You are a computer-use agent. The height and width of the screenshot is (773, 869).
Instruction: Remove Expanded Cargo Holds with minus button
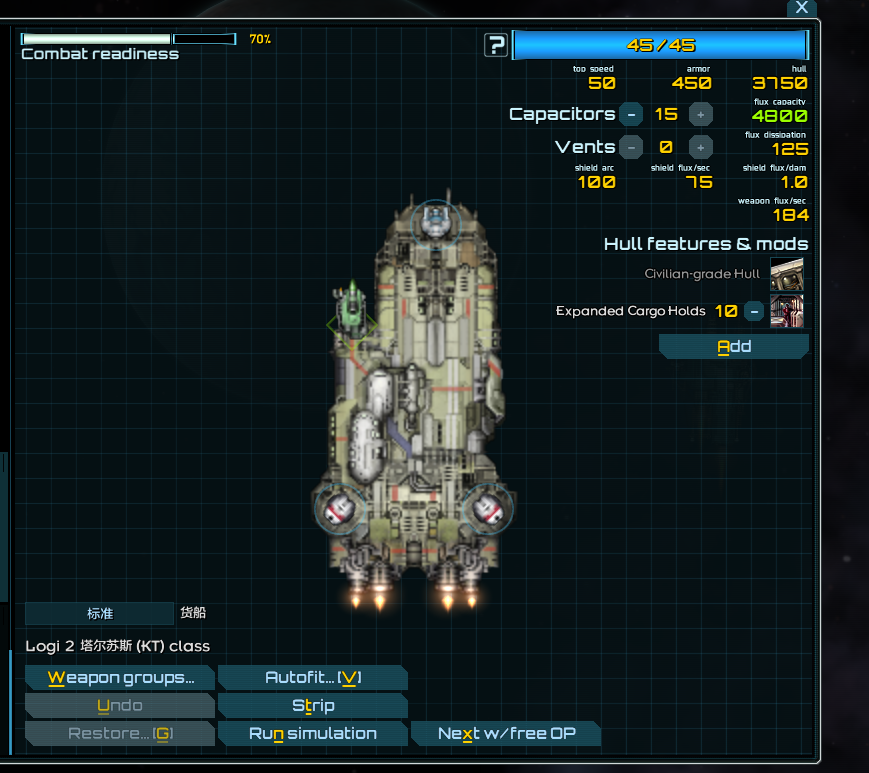(x=754, y=311)
